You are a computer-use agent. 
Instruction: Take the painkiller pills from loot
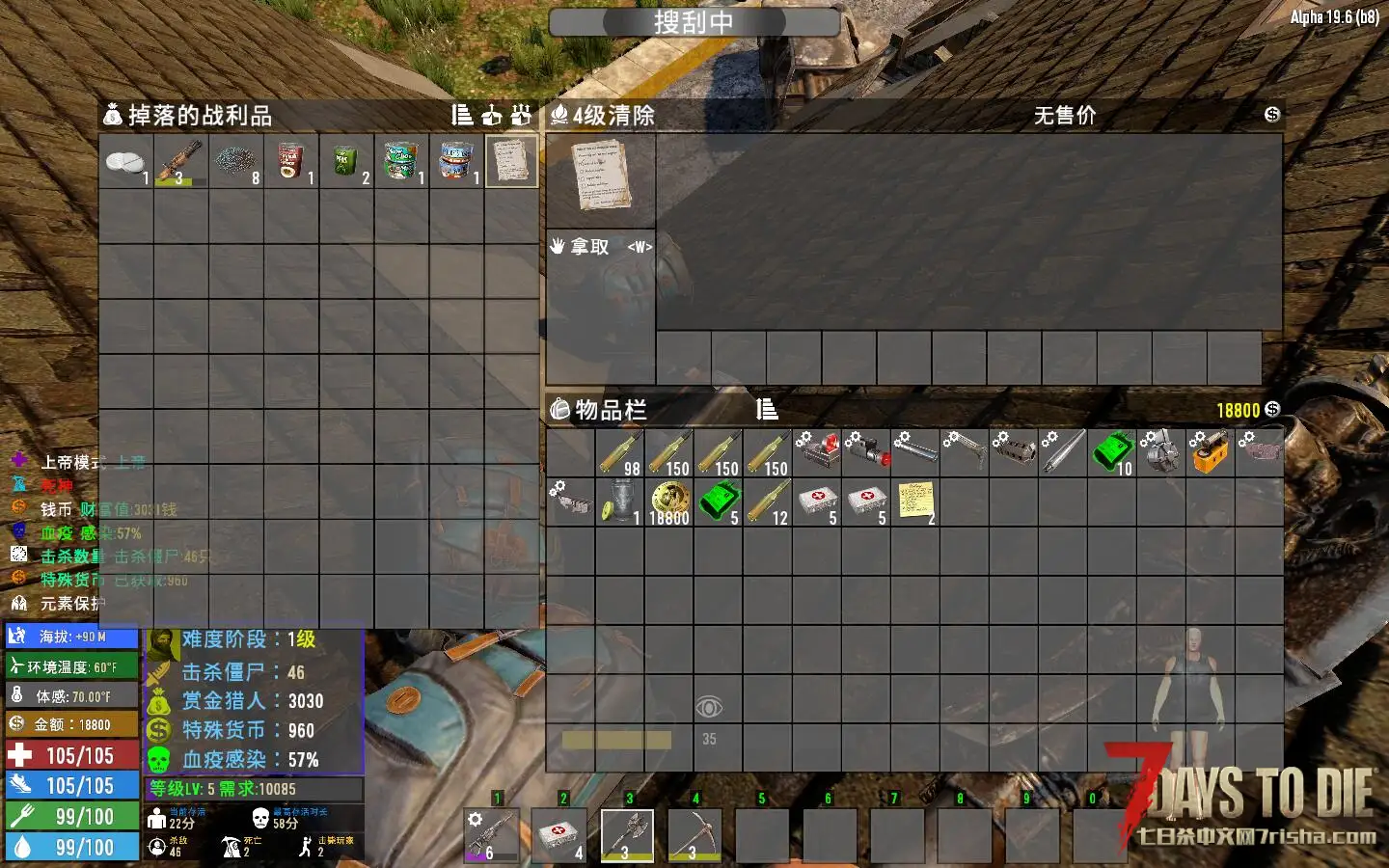coord(125,161)
